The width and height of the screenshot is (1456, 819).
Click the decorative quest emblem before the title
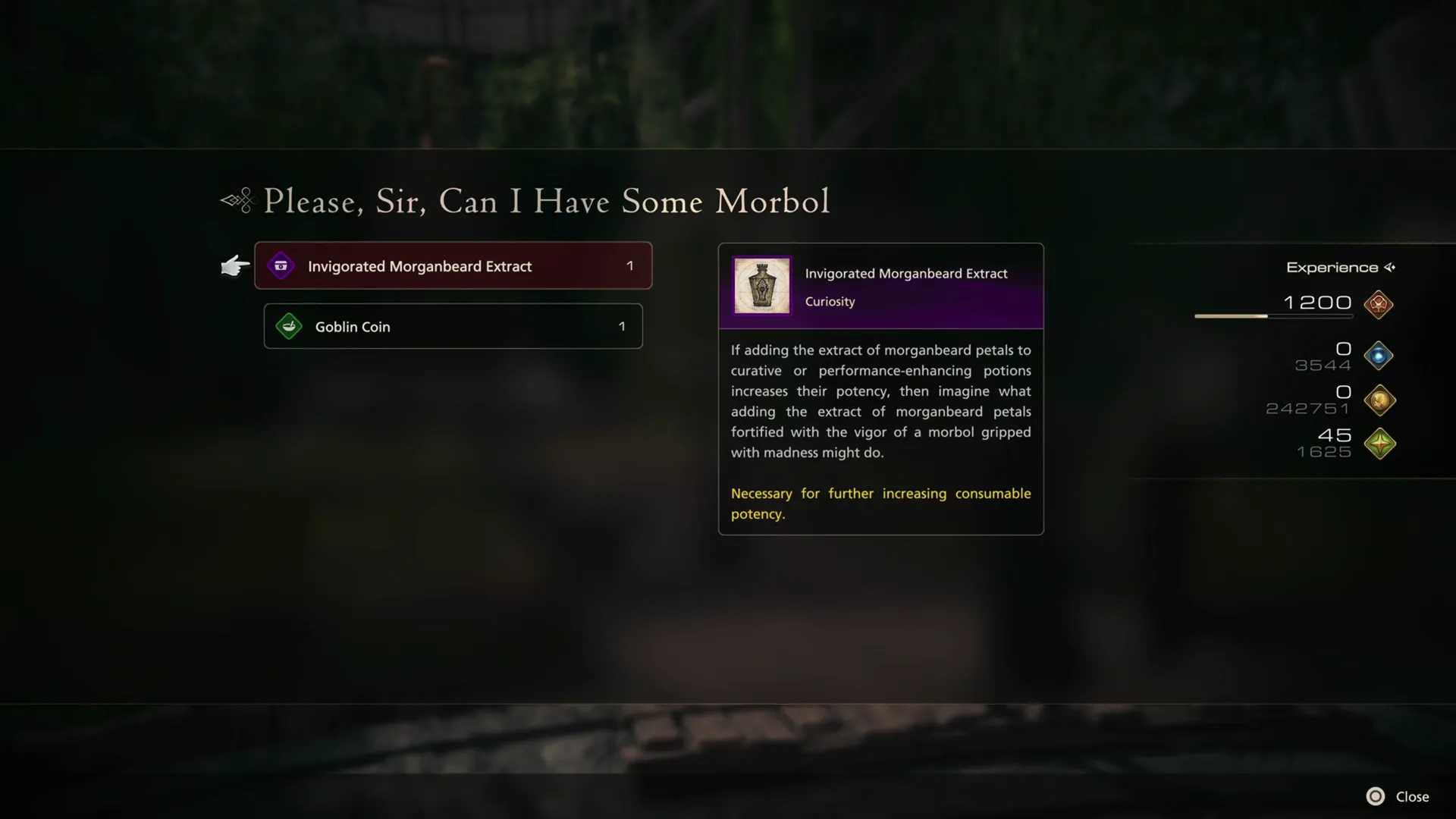tap(235, 201)
